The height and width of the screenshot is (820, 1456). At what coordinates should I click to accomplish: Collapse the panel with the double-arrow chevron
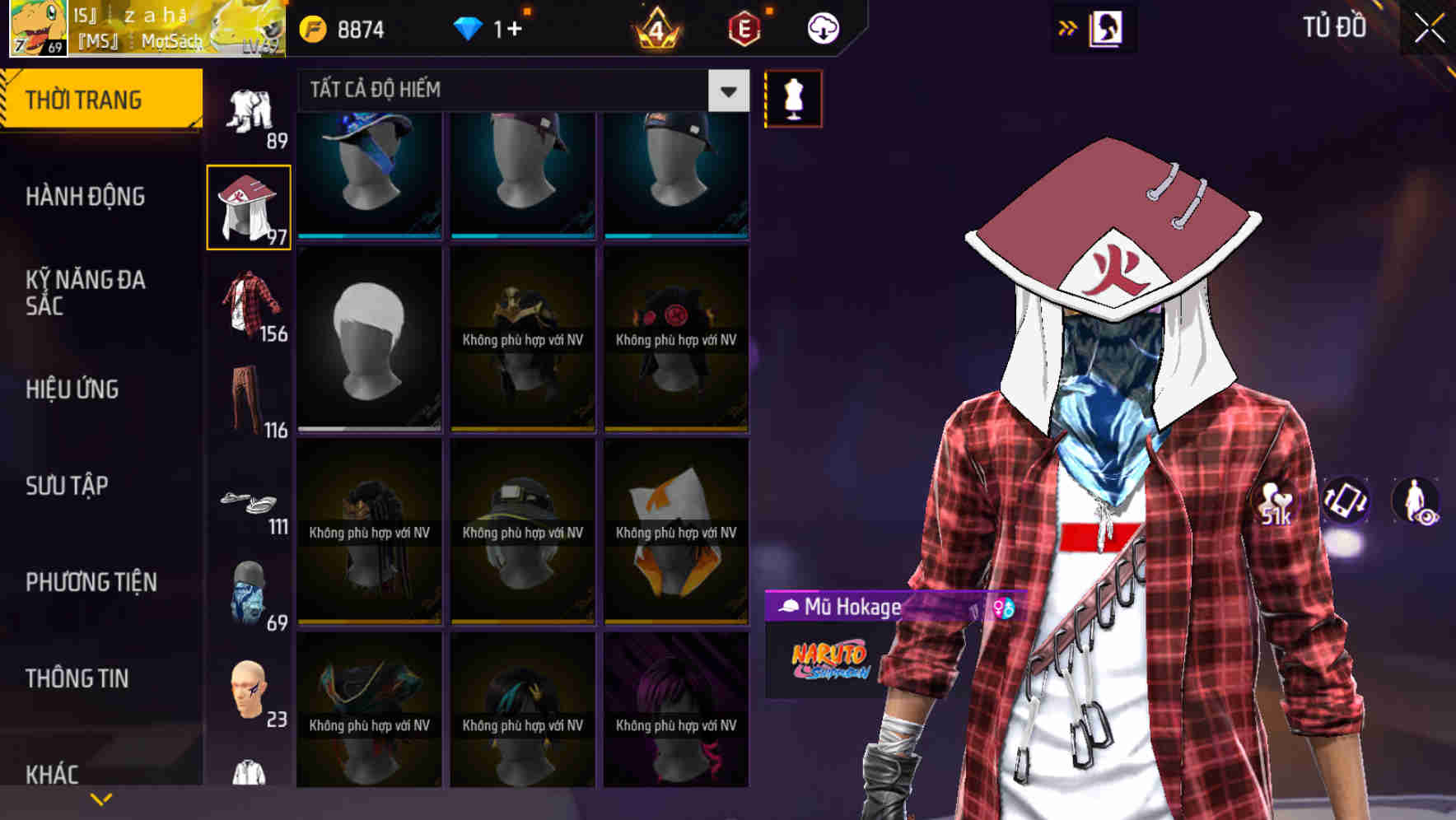(x=1068, y=27)
